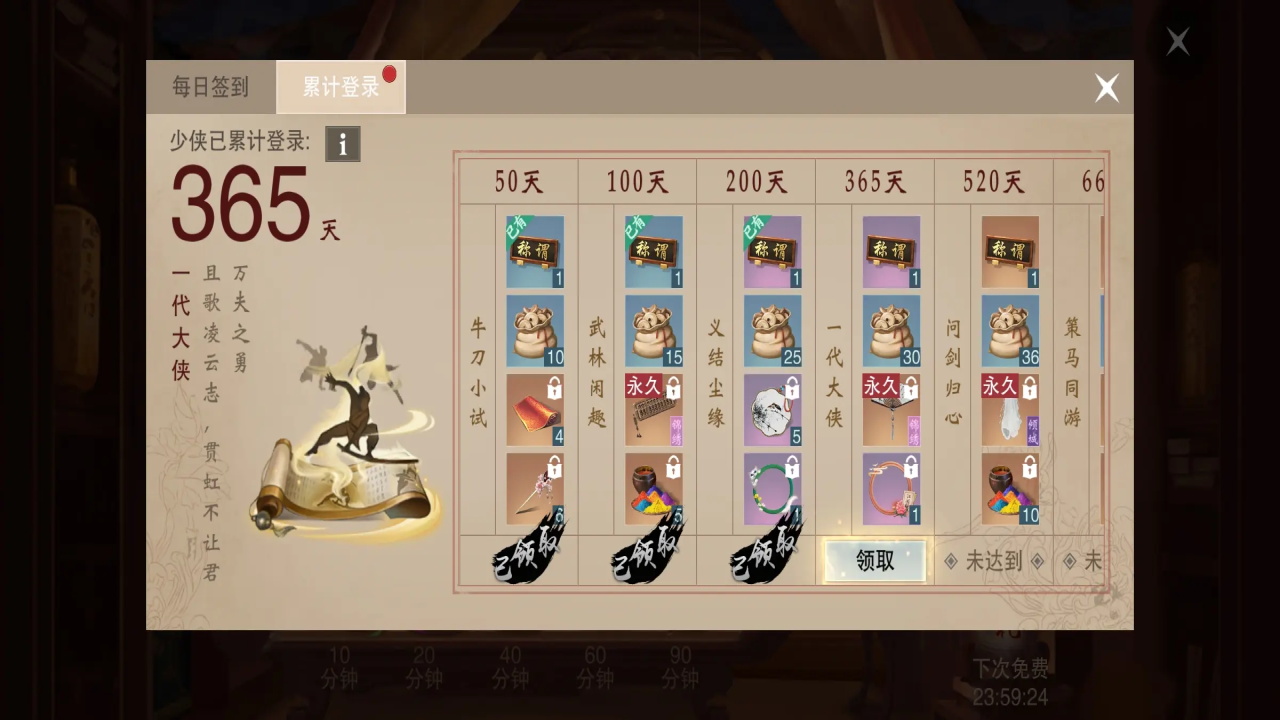Select the green bracelet reward in the 200天 column
This screenshot has height=720, width=1280.
point(773,488)
